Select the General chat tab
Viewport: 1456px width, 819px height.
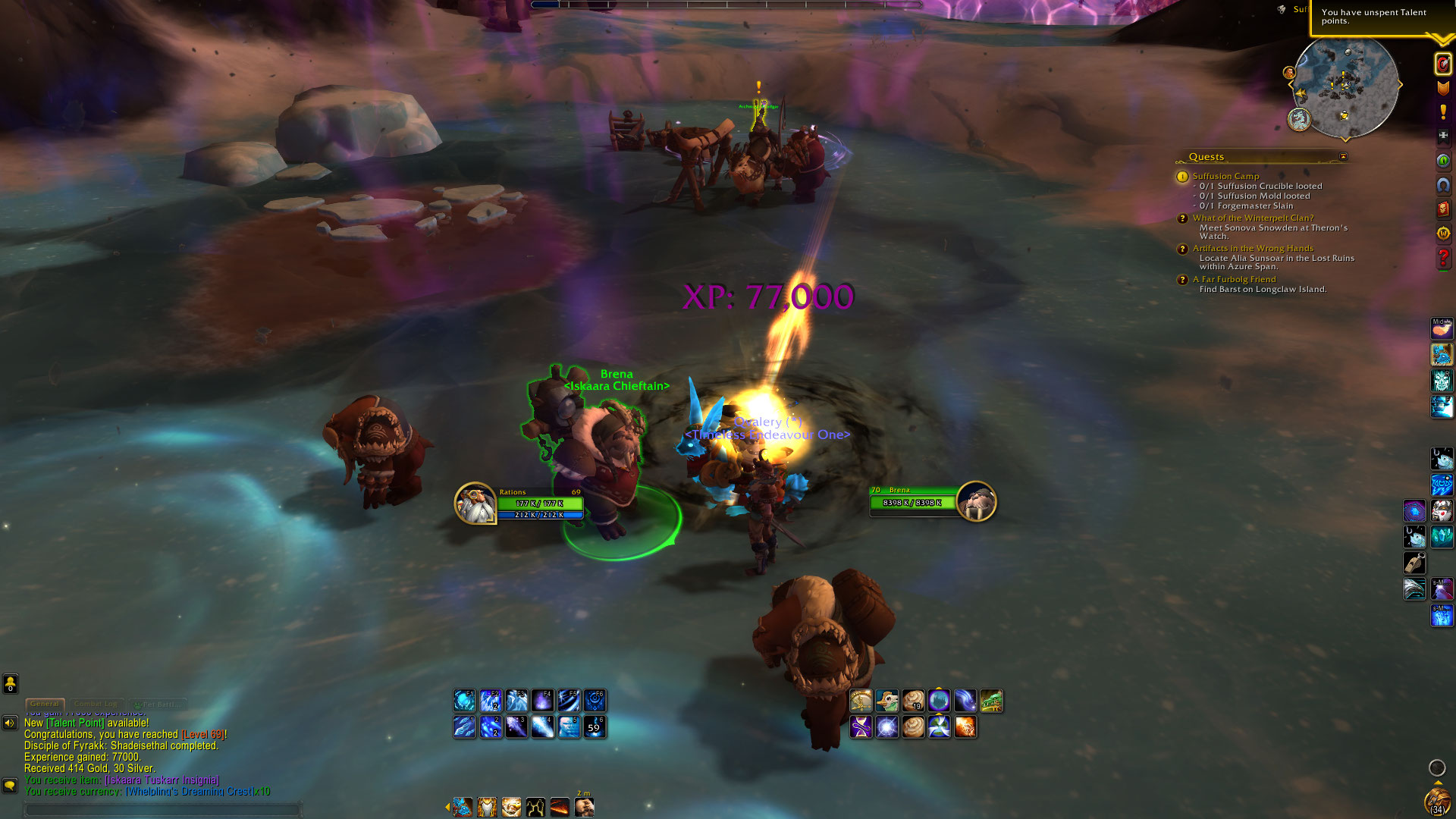45,704
